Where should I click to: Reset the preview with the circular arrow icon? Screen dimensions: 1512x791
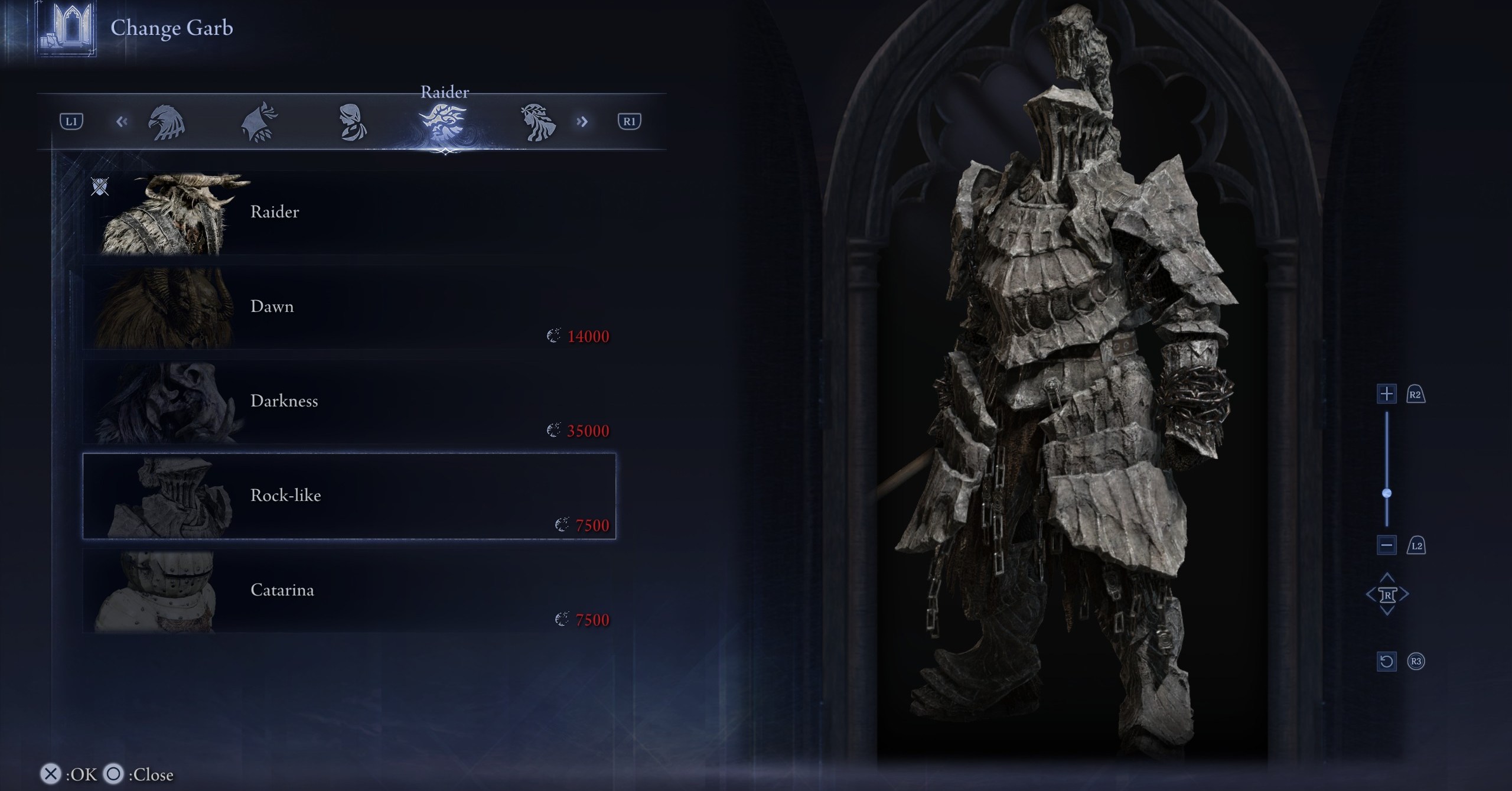1387,661
